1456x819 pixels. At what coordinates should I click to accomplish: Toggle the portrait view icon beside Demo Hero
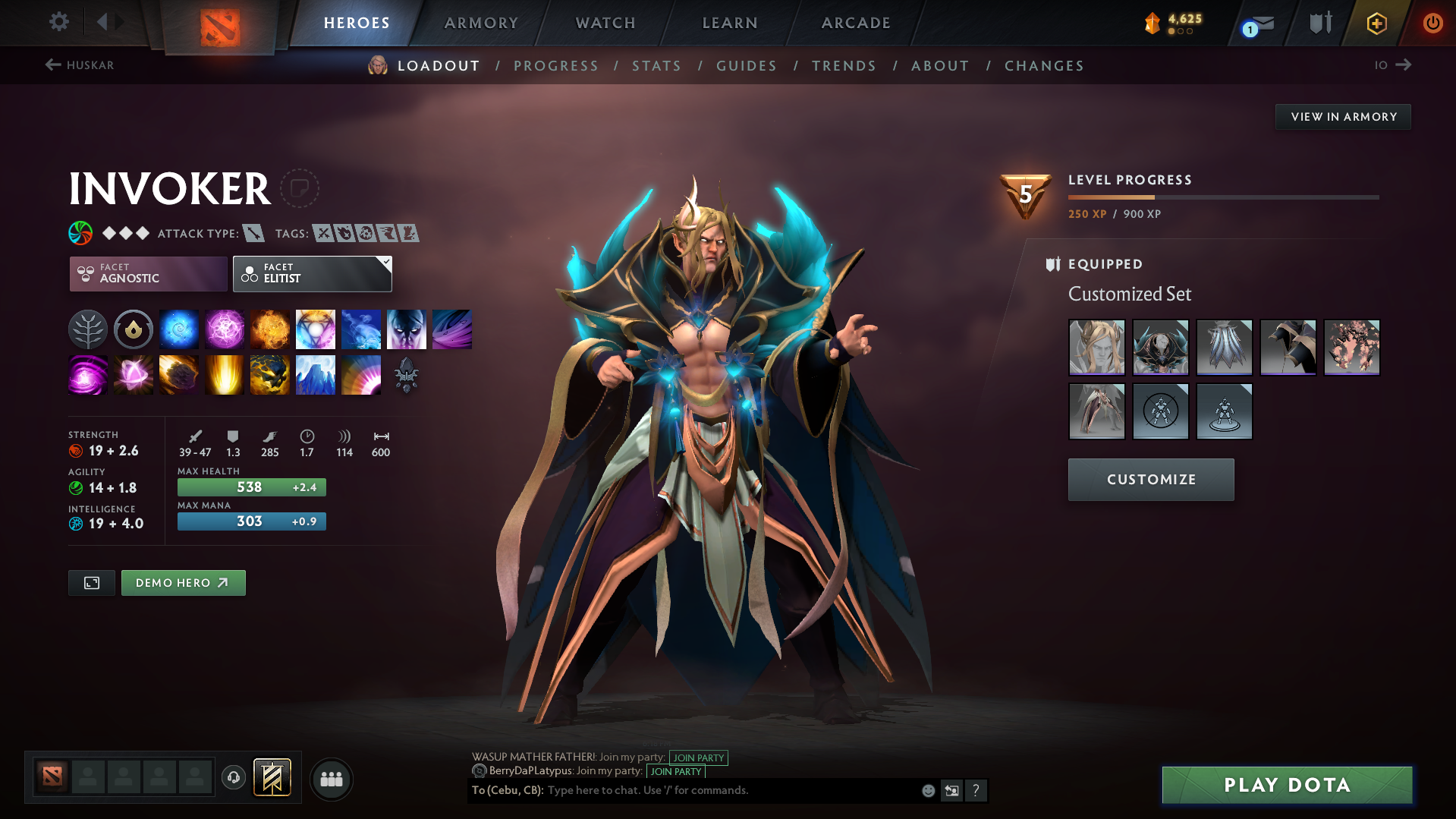coord(91,582)
